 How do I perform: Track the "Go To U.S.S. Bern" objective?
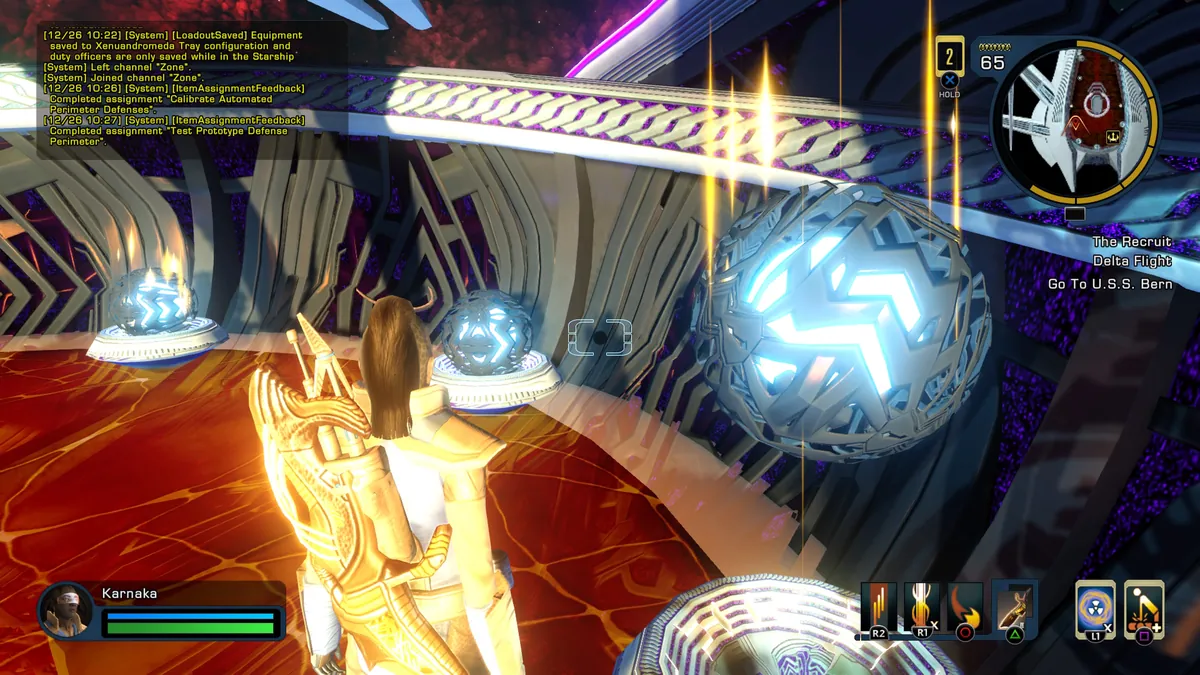click(1109, 284)
